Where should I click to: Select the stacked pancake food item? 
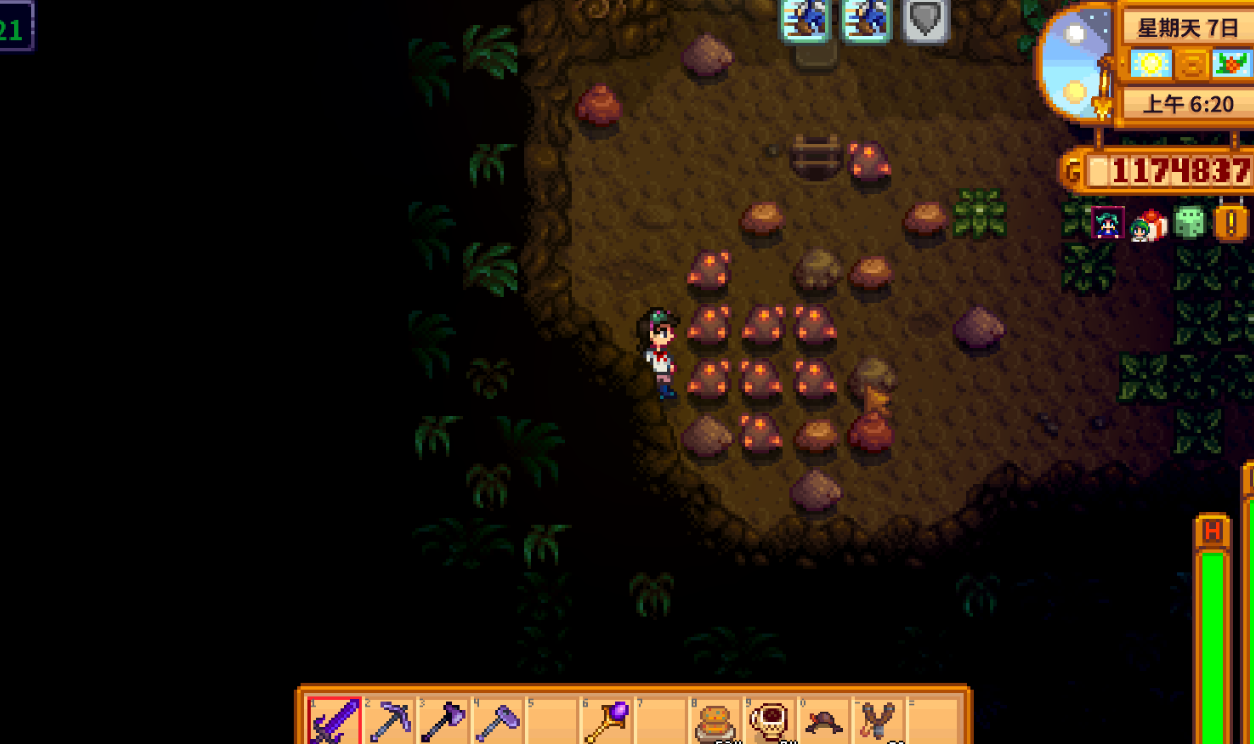click(714, 720)
